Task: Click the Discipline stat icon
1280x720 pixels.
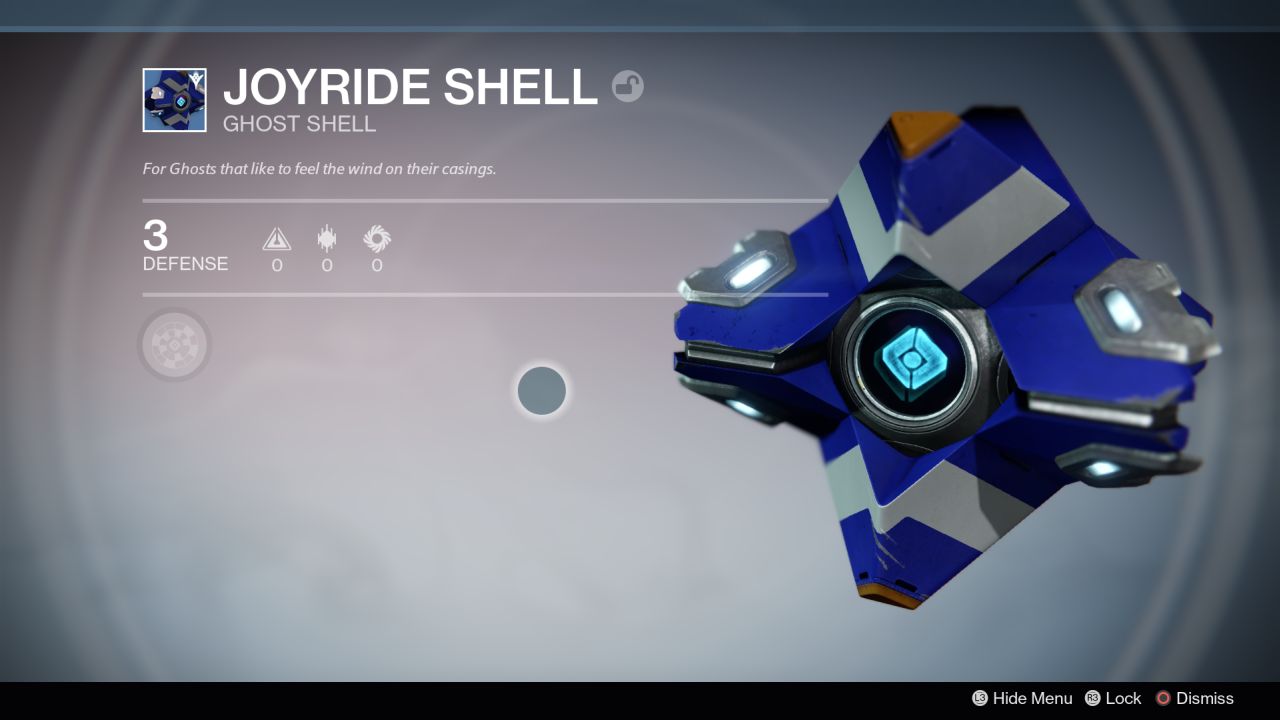Action: [326, 239]
